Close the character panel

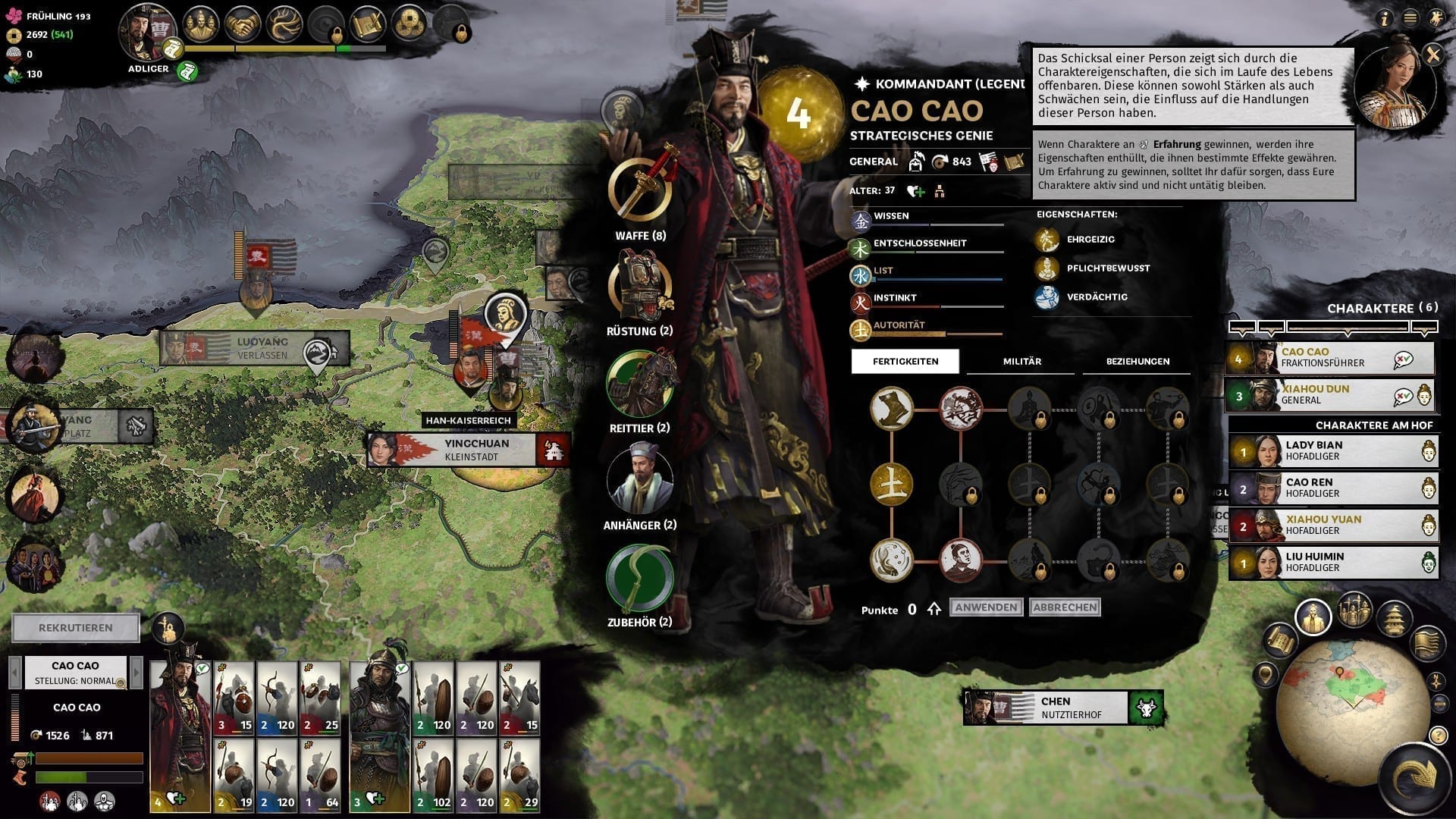[x=1432, y=55]
